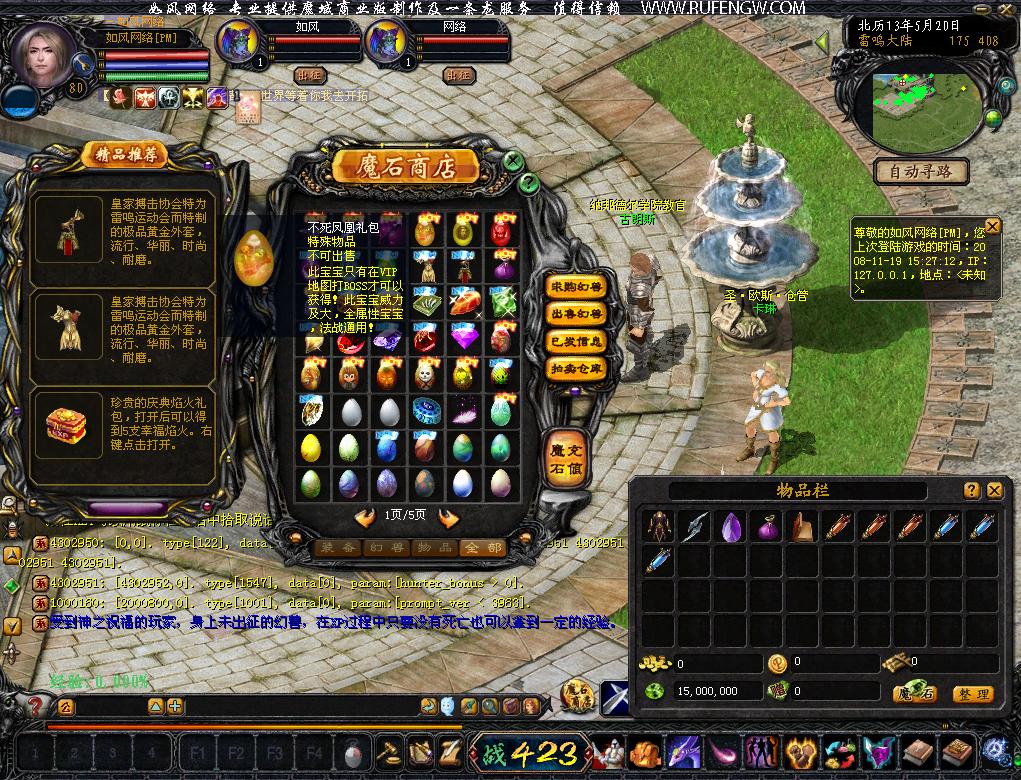
Task: Close the 魔石商店 shop window
Action: click(512, 161)
